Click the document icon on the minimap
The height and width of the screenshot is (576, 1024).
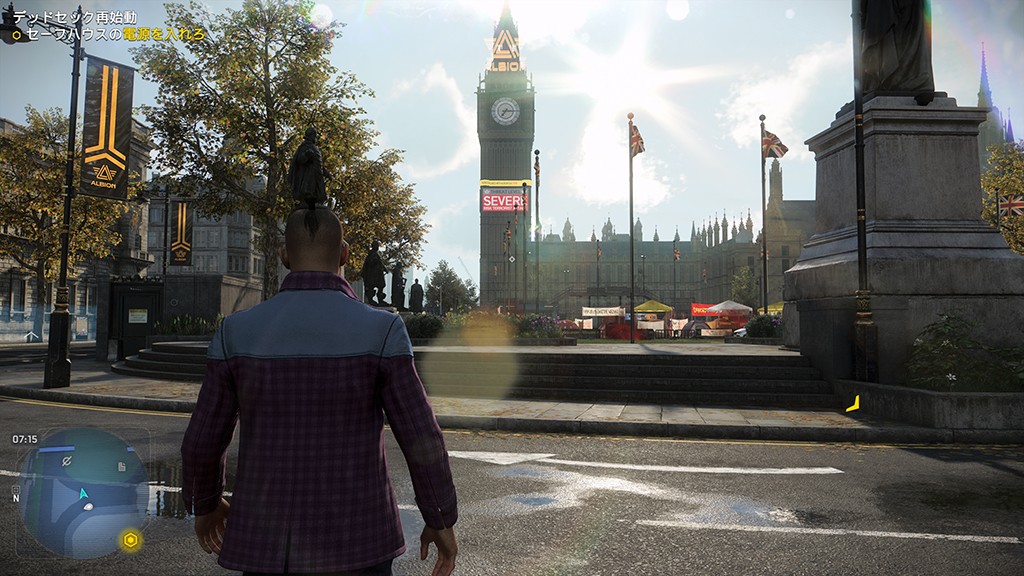pyautogui.click(x=120, y=467)
